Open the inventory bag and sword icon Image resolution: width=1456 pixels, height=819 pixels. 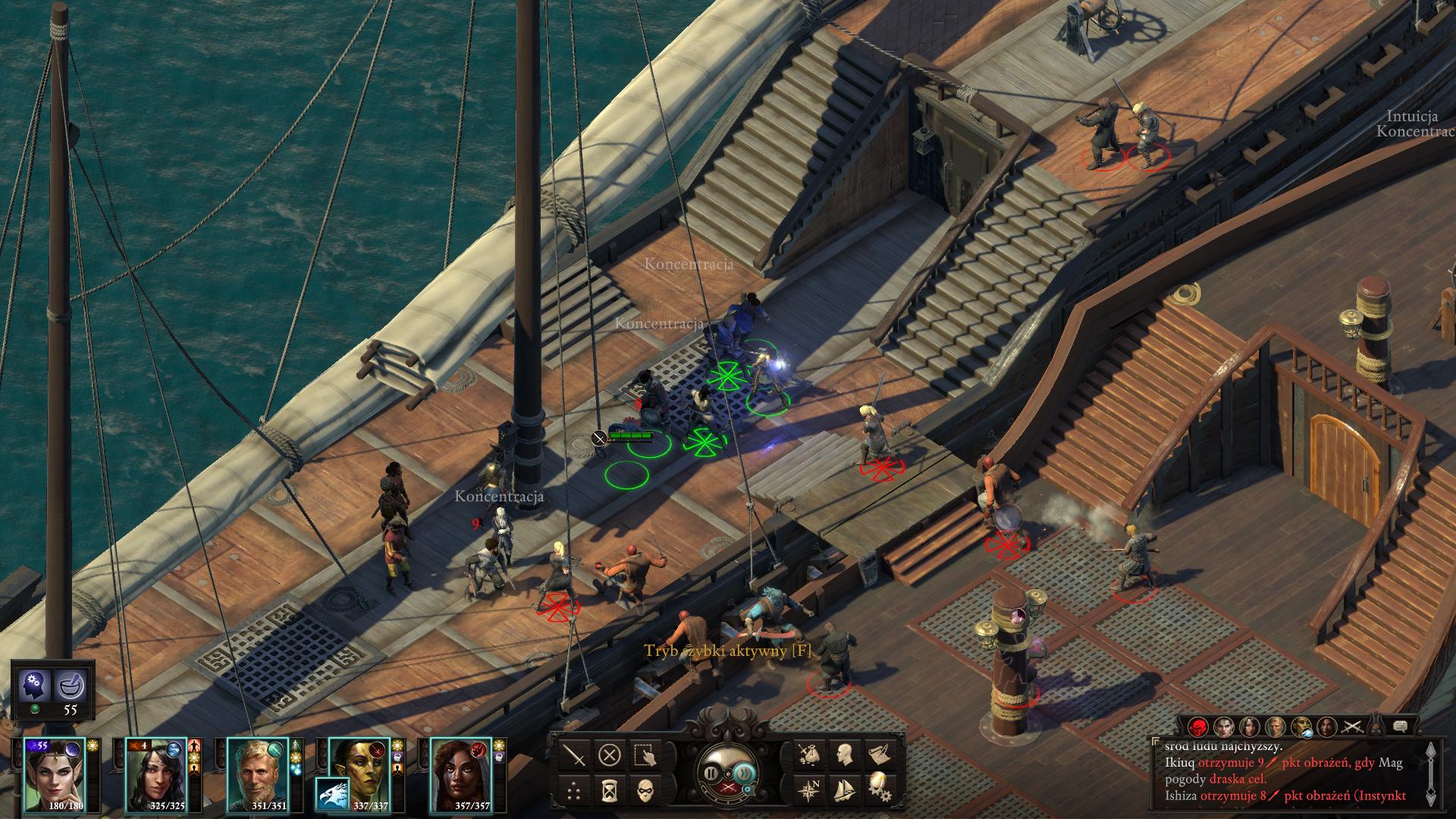(x=810, y=755)
